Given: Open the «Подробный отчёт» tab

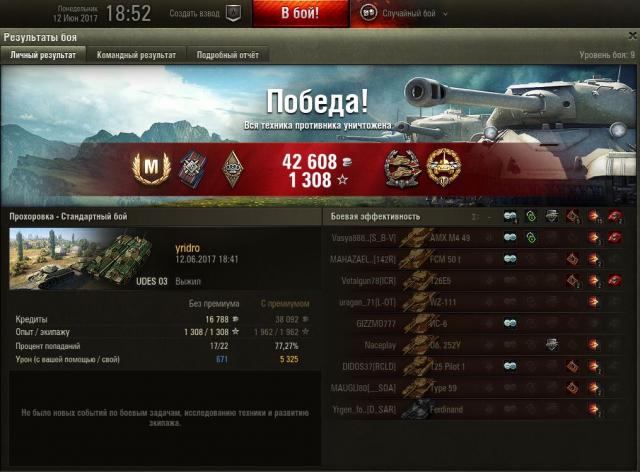Looking at the screenshot, I should 227,55.
